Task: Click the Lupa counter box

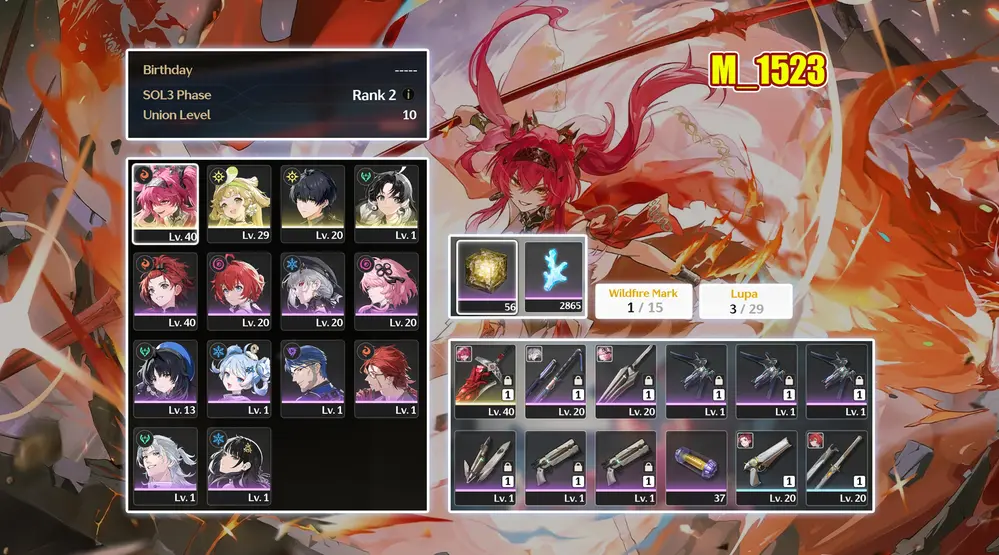Action: 745,301
